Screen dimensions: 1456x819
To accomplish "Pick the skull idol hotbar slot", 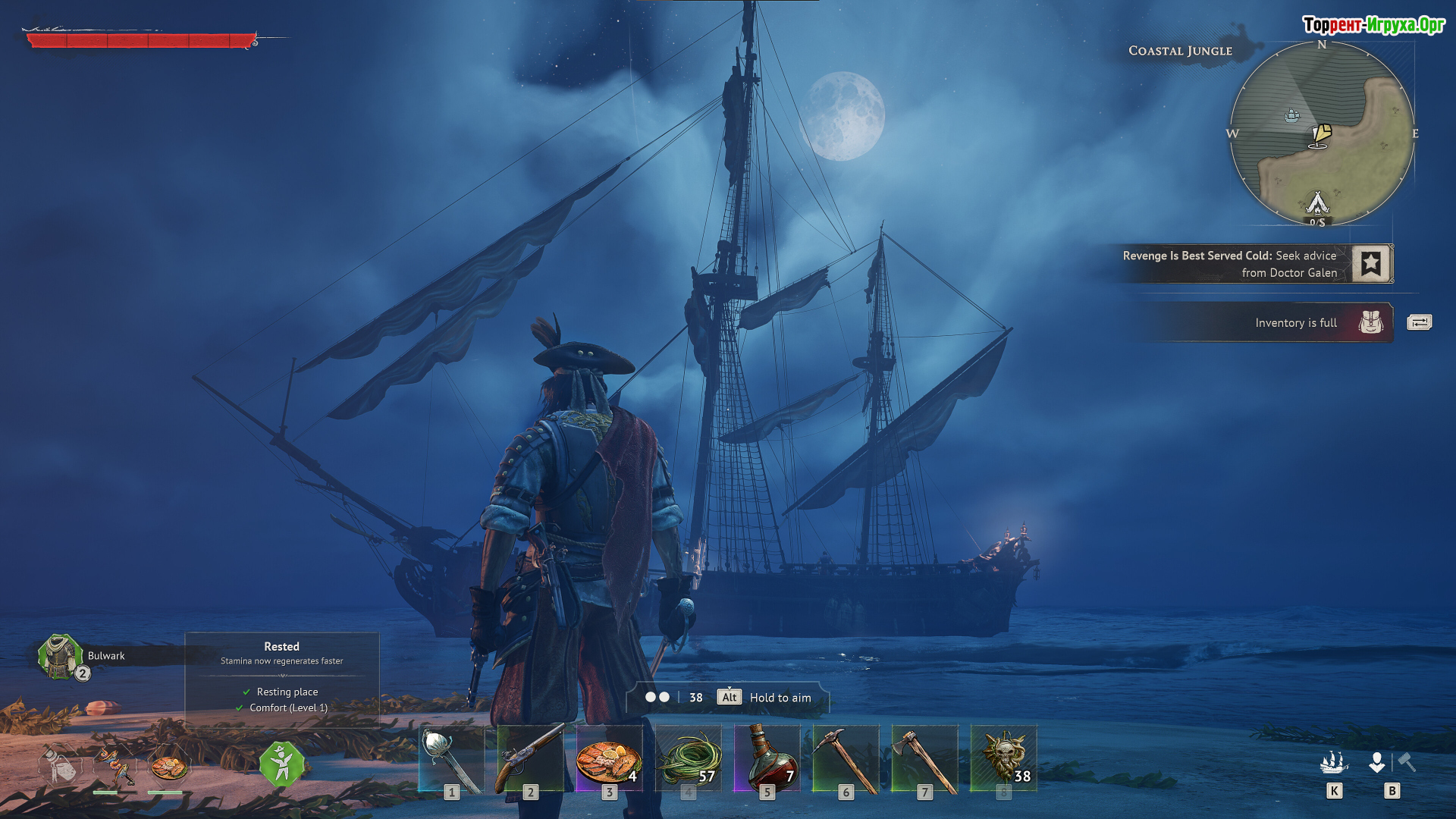I will [x=1003, y=758].
